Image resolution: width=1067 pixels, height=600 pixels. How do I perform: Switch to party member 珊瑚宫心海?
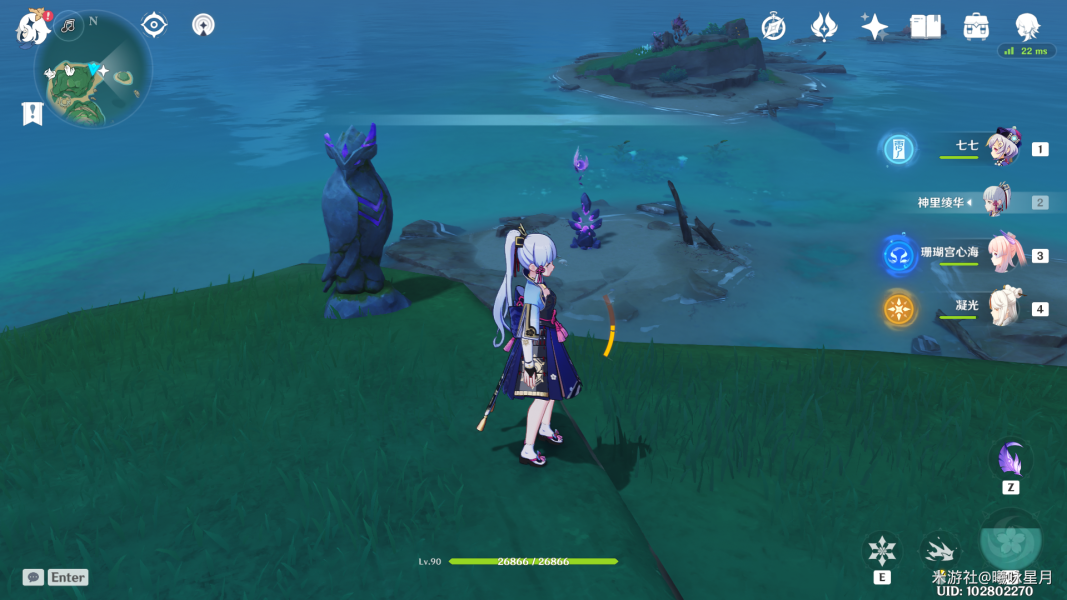click(1002, 254)
